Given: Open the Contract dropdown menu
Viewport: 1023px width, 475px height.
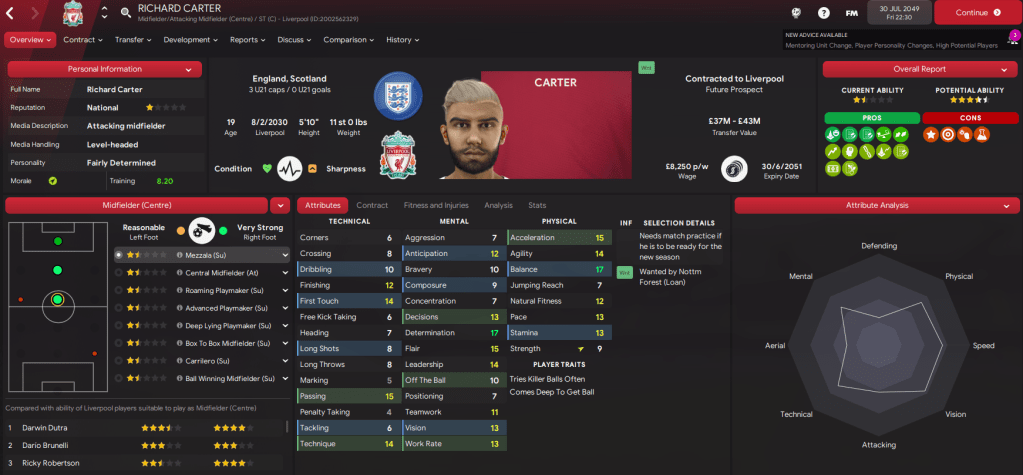Looking at the screenshot, I should (83, 40).
